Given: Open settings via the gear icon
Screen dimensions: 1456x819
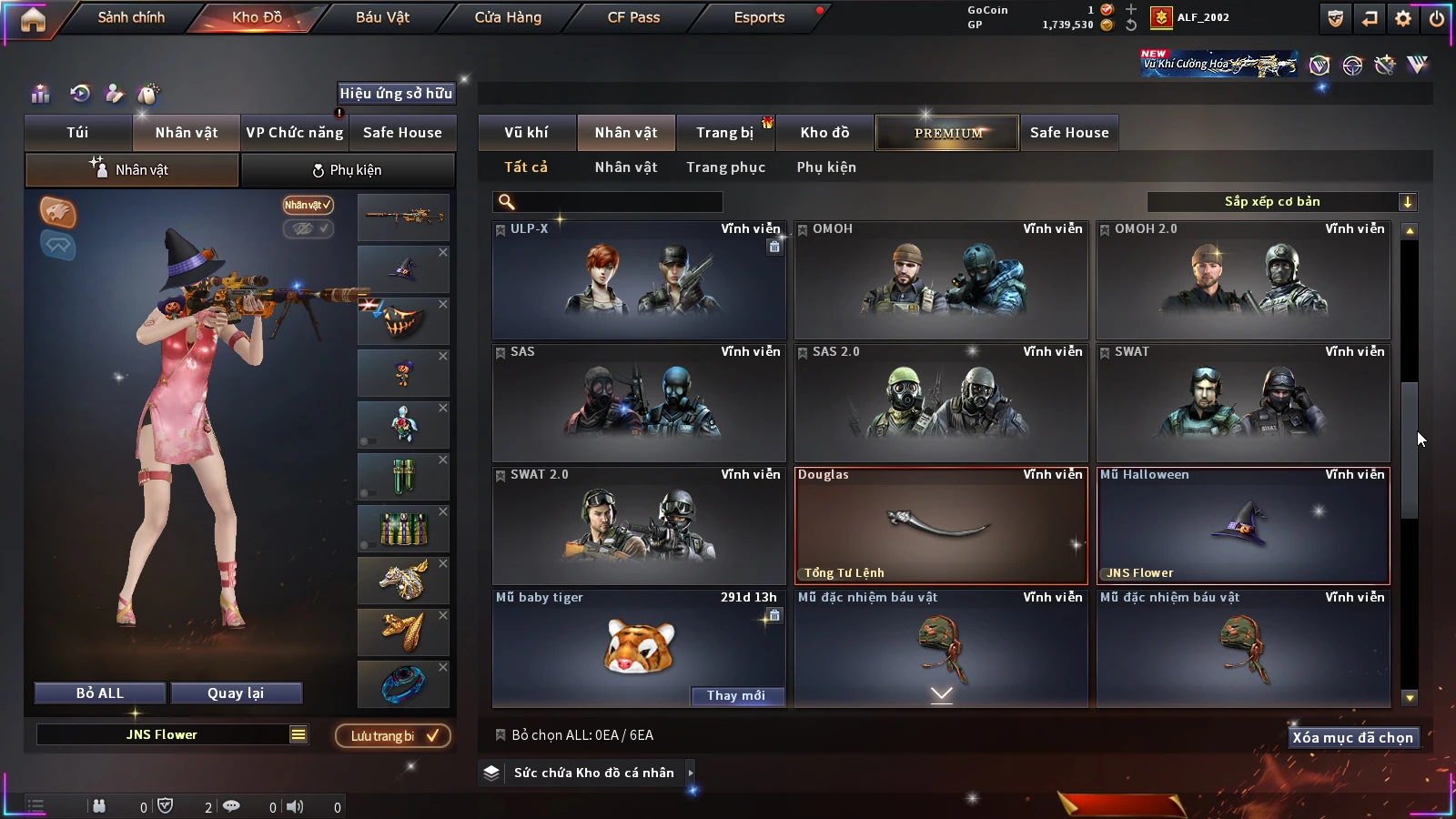Looking at the screenshot, I should point(1403,18).
